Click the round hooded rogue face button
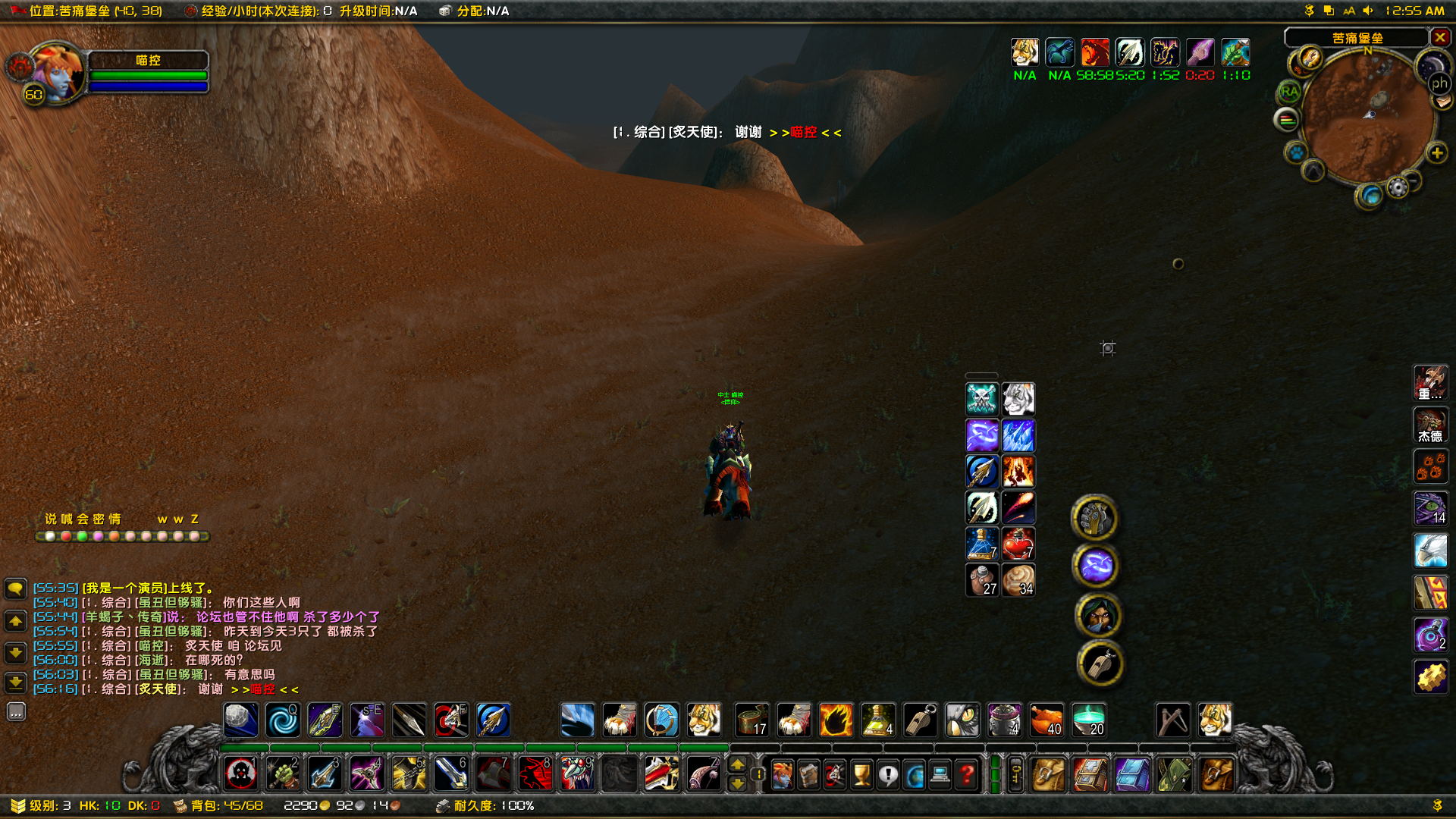1456x819 pixels. [1098, 616]
